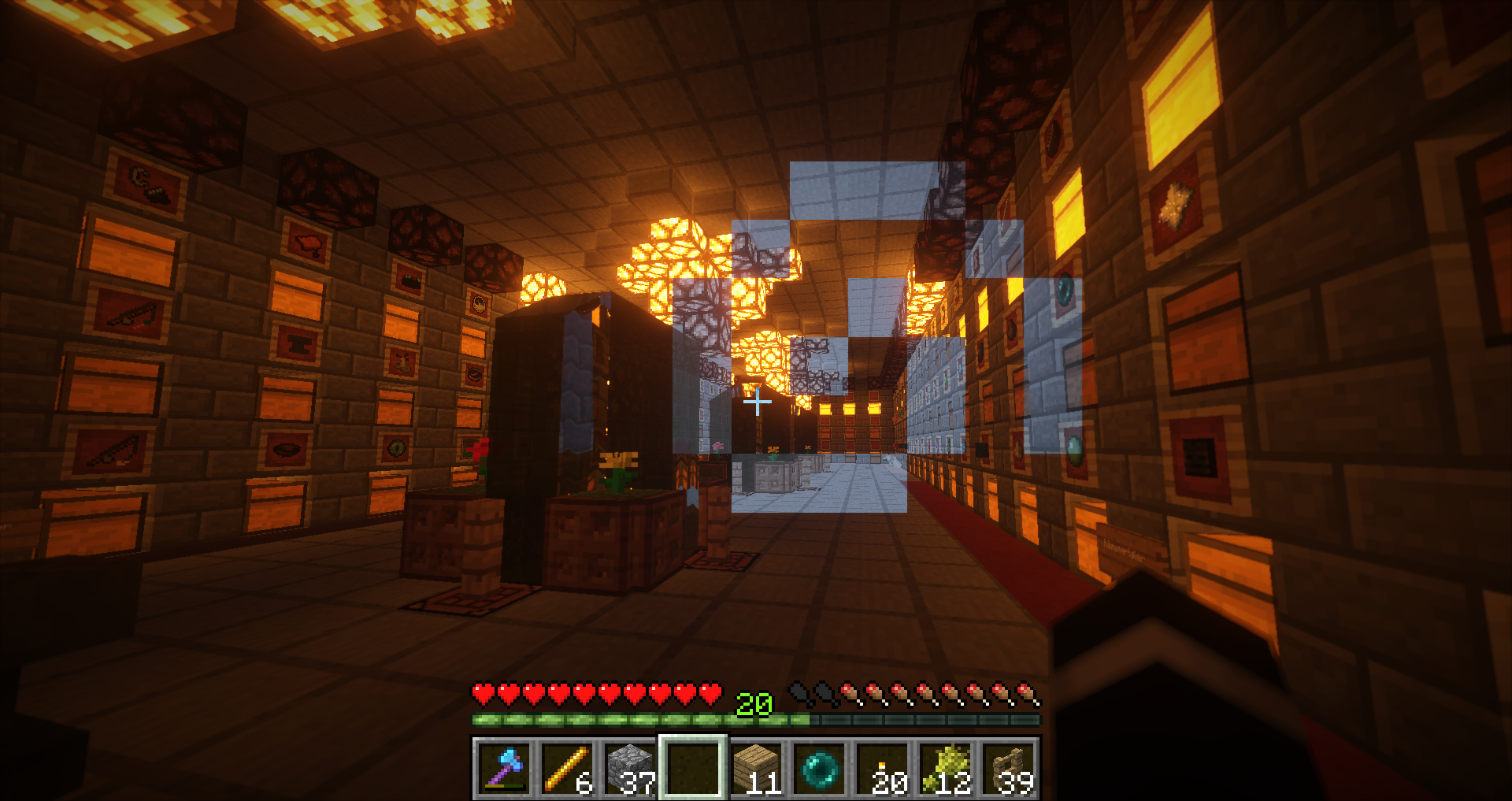Image resolution: width=1512 pixels, height=801 pixels.
Task: Pick the ender pearl slot
Action: 819,768
